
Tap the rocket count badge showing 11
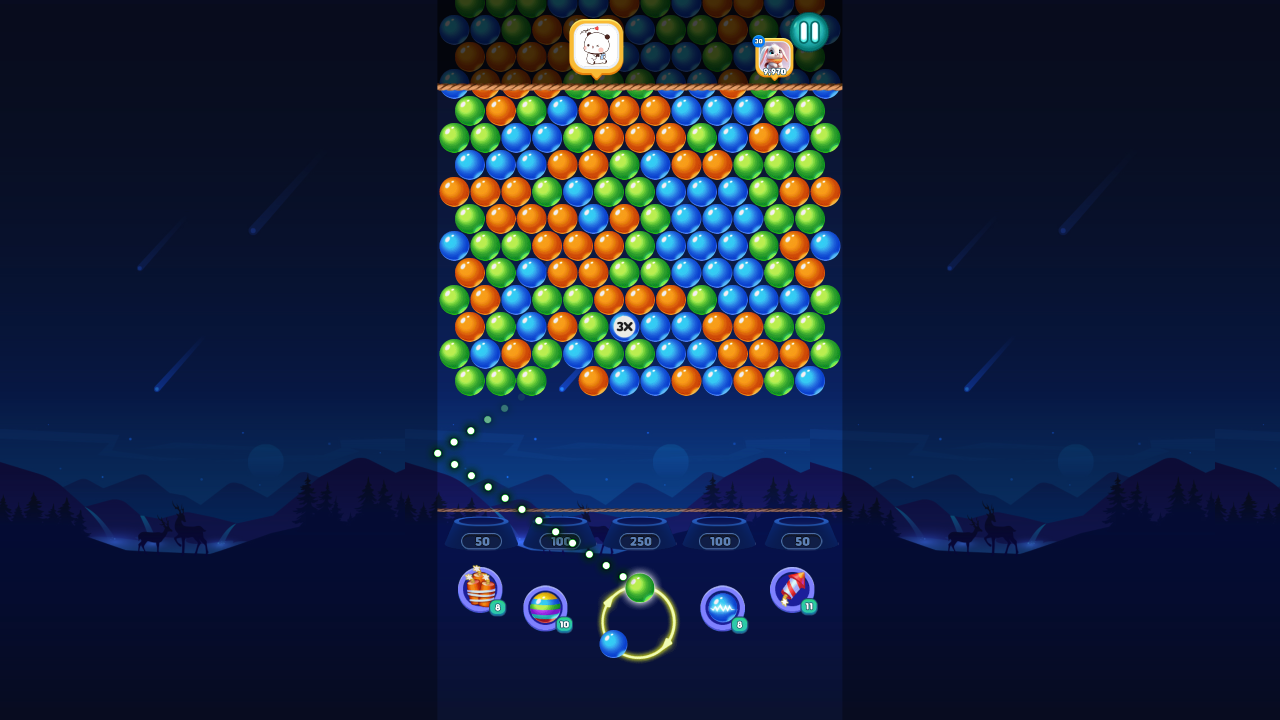[809, 607]
